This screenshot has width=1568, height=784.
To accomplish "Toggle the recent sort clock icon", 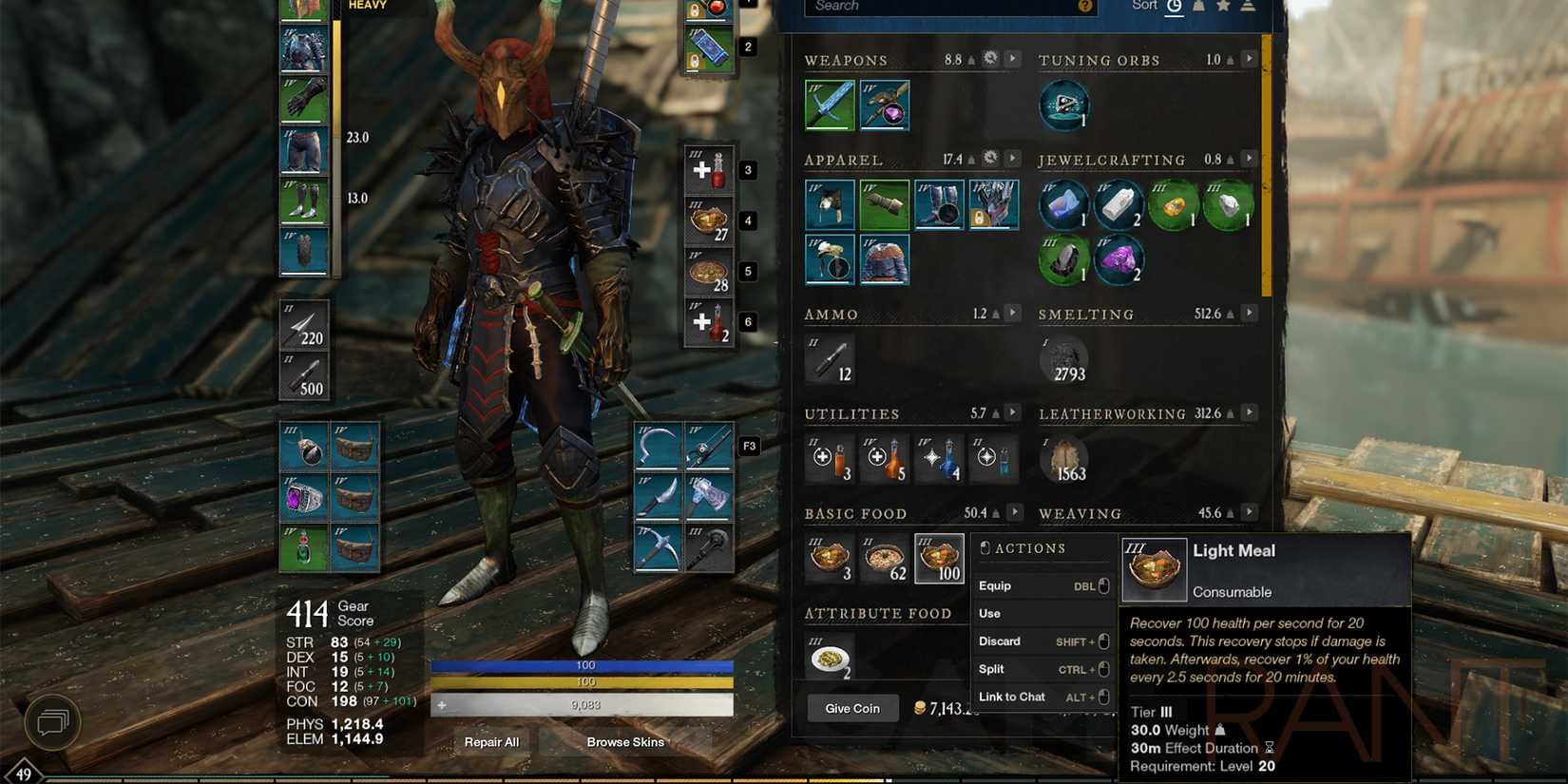I will 1176,6.
